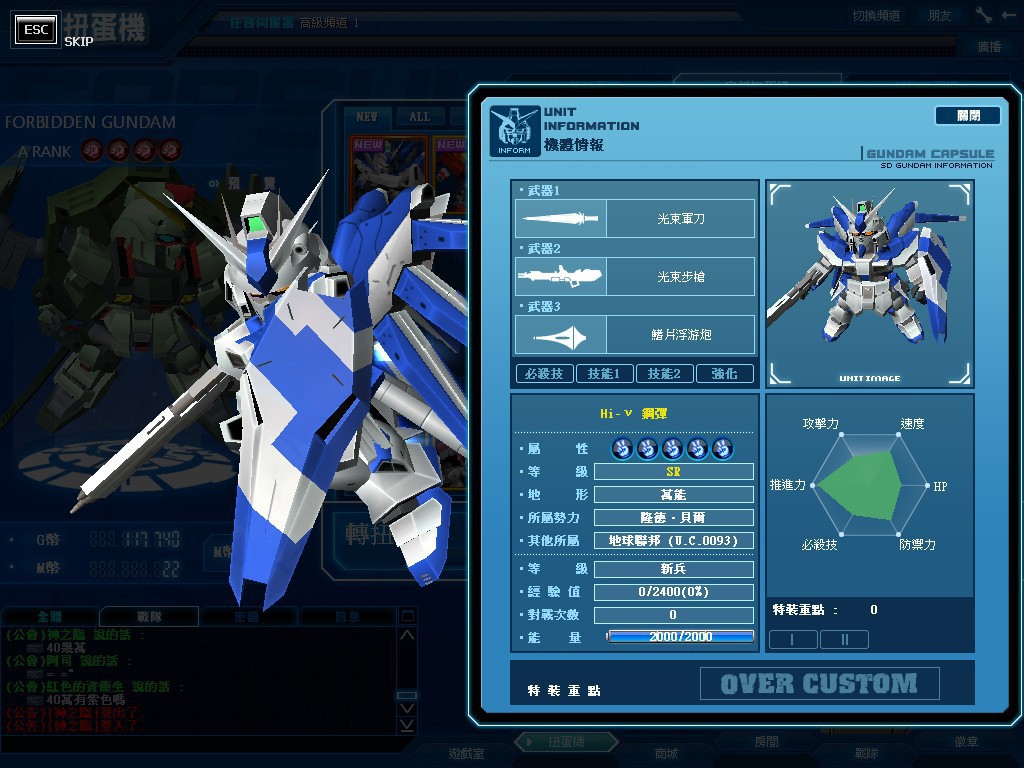Open the 技能2 skill tab
Screen dimensions: 1024x768
point(664,374)
